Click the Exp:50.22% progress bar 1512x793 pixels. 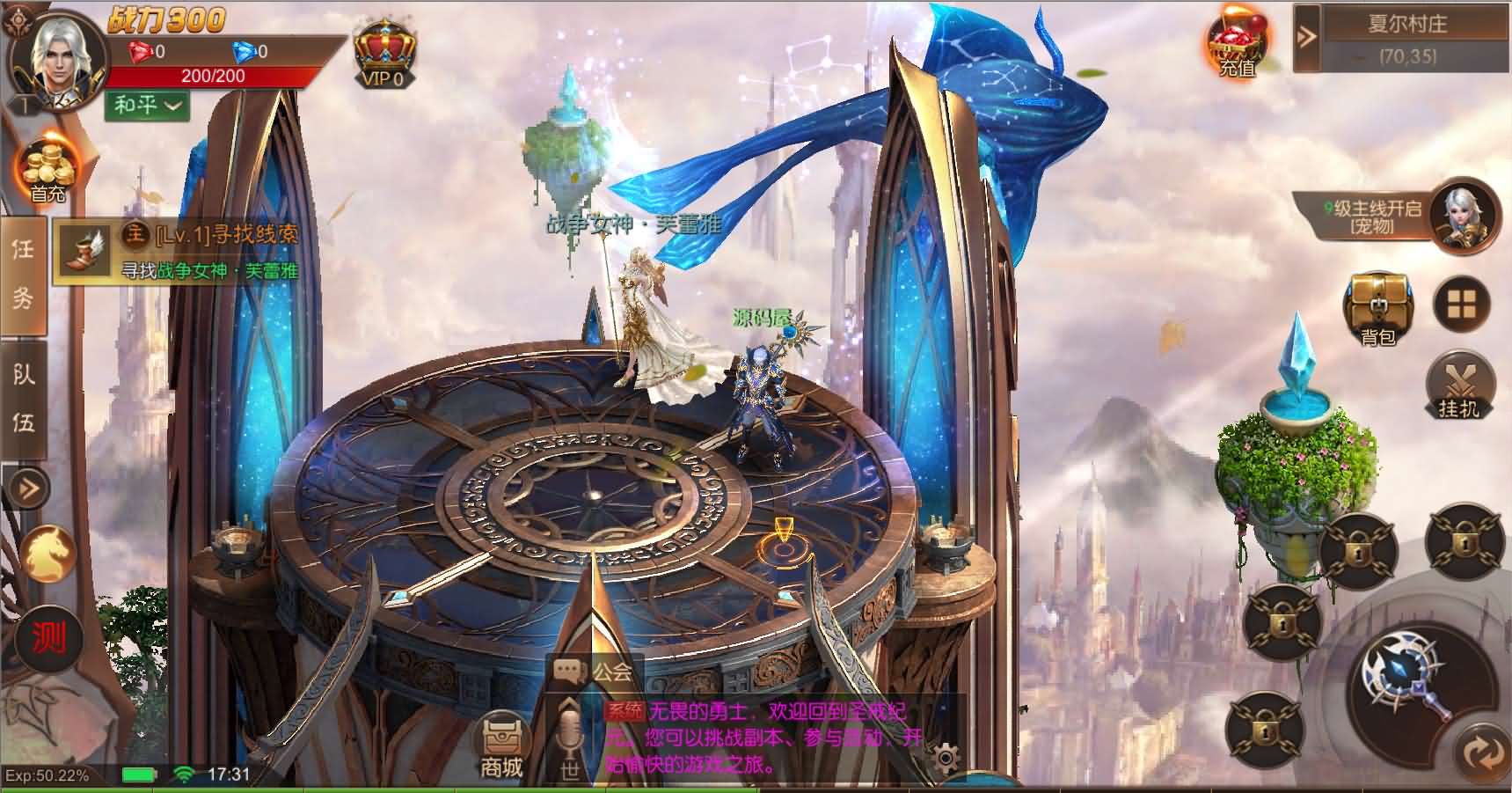click(44, 776)
